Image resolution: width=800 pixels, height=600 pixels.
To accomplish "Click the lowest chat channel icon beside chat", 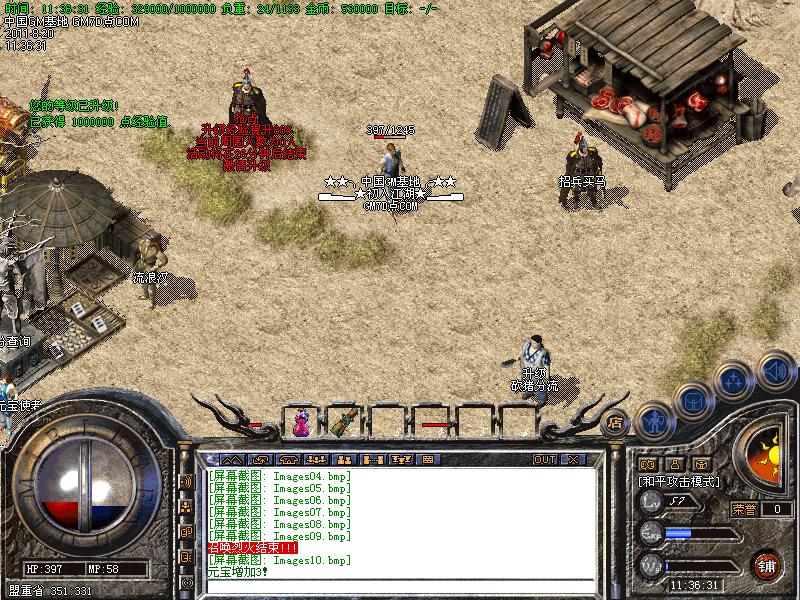I will 187,581.
